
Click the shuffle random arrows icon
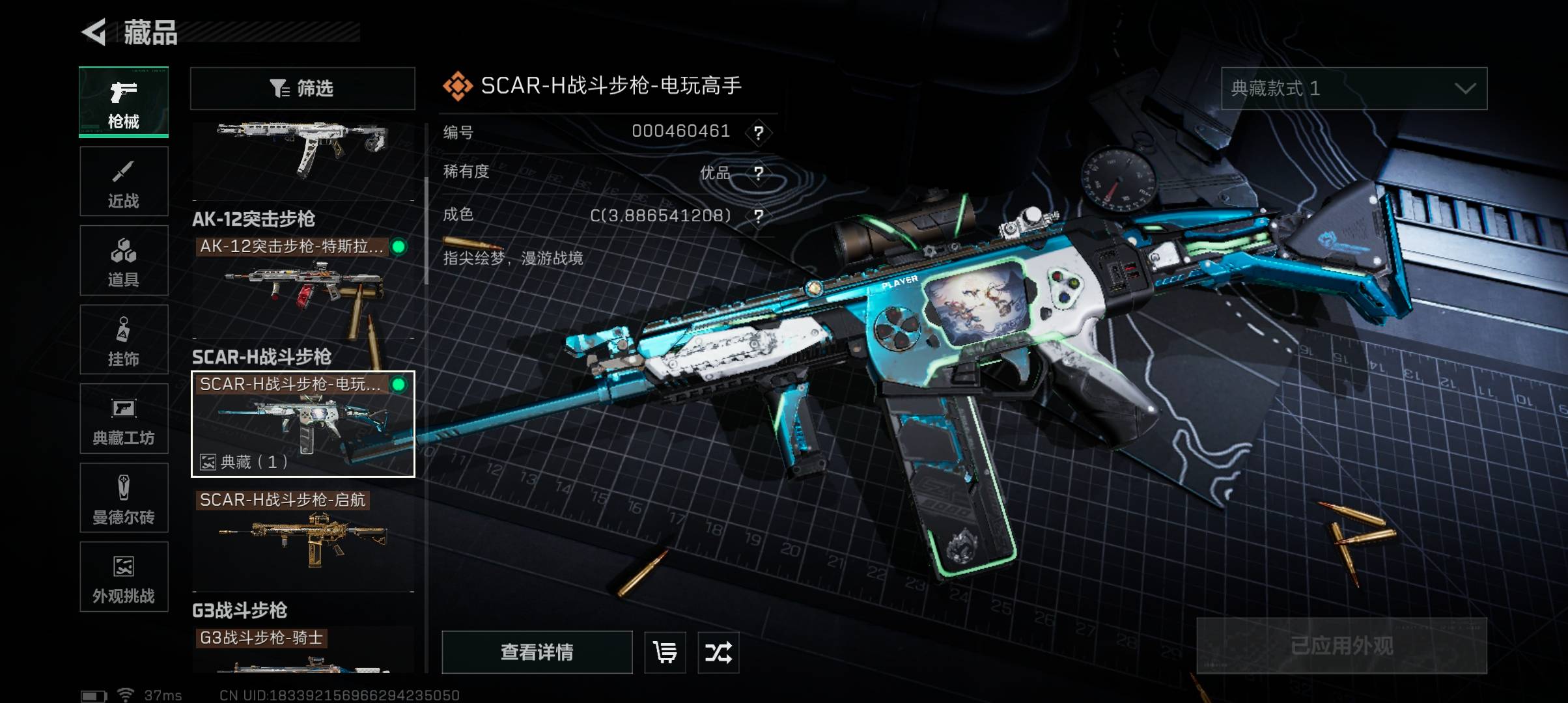click(x=718, y=652)
